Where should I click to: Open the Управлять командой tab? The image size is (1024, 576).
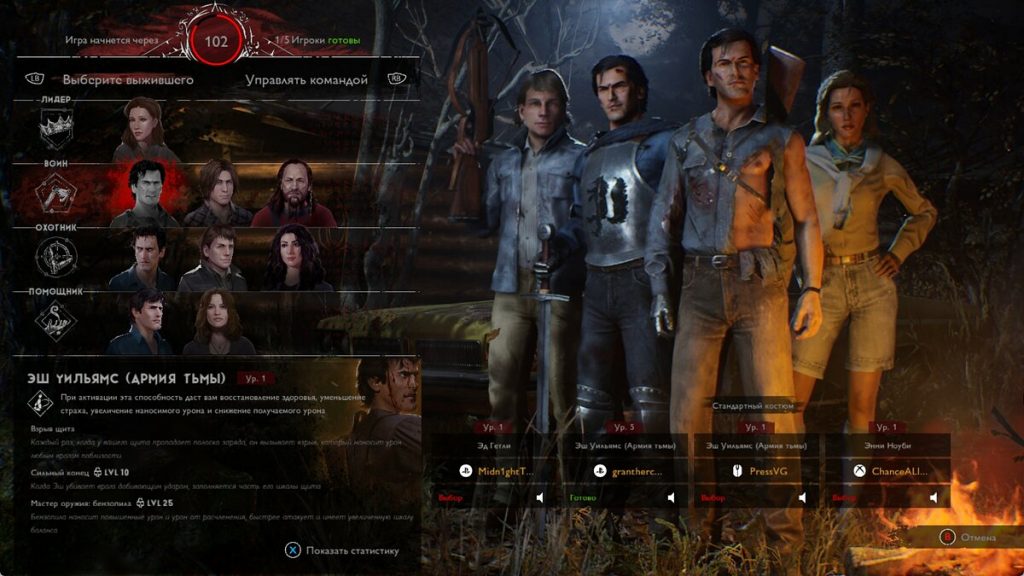click(306, 79)
